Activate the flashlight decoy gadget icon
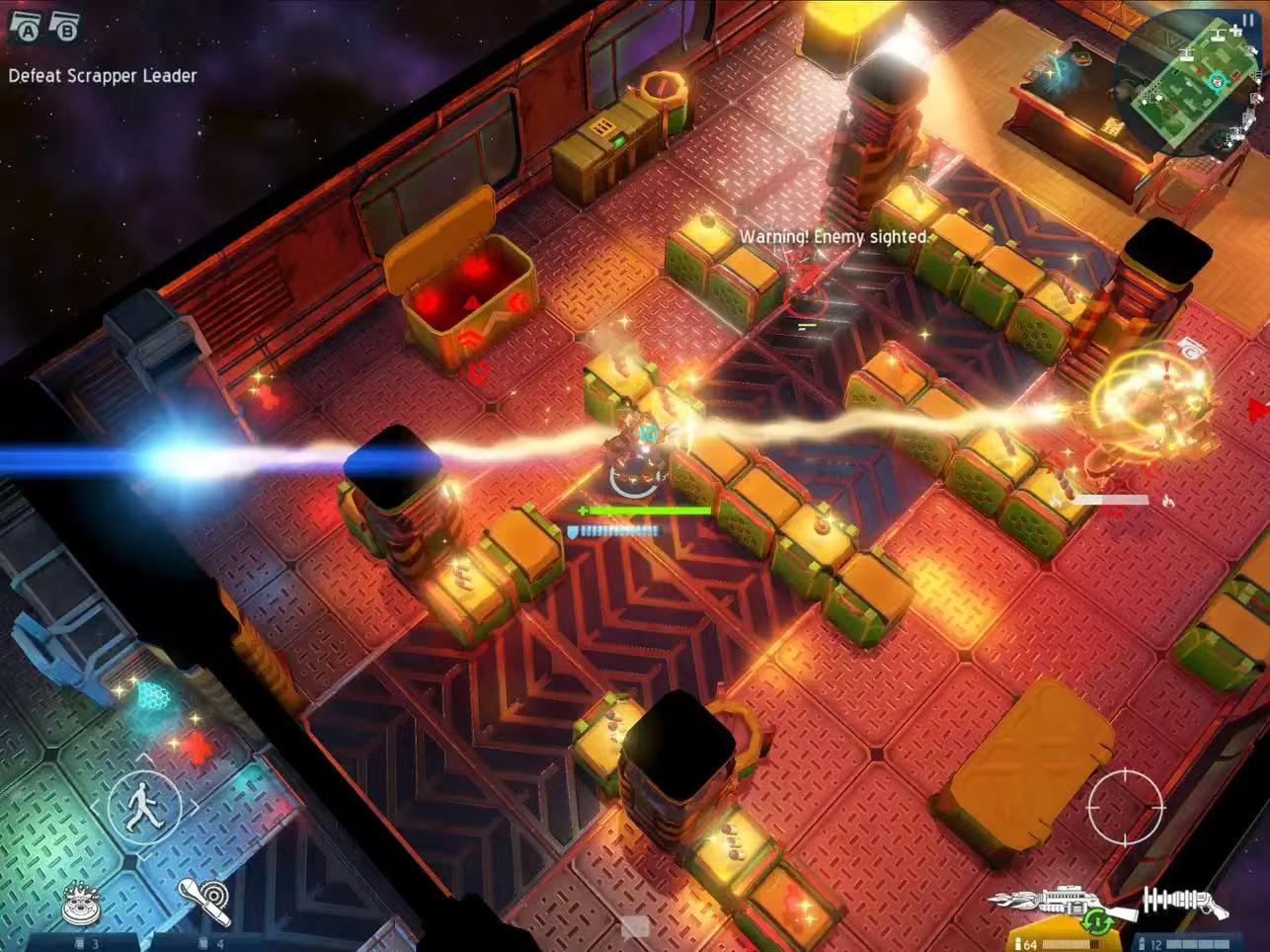Screen dimensions: 1270x952 205,901
